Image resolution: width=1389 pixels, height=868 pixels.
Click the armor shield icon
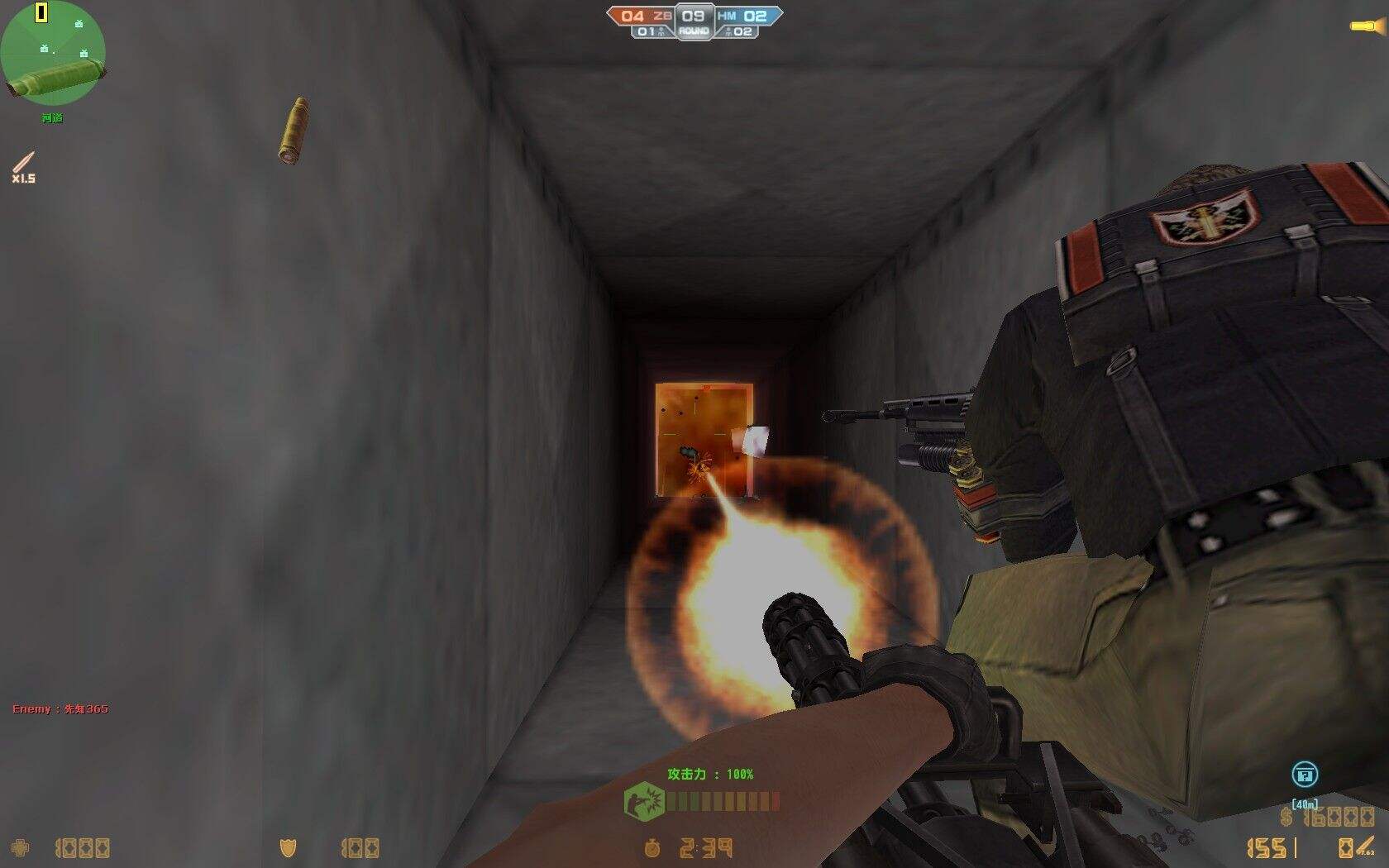[285, 847]
